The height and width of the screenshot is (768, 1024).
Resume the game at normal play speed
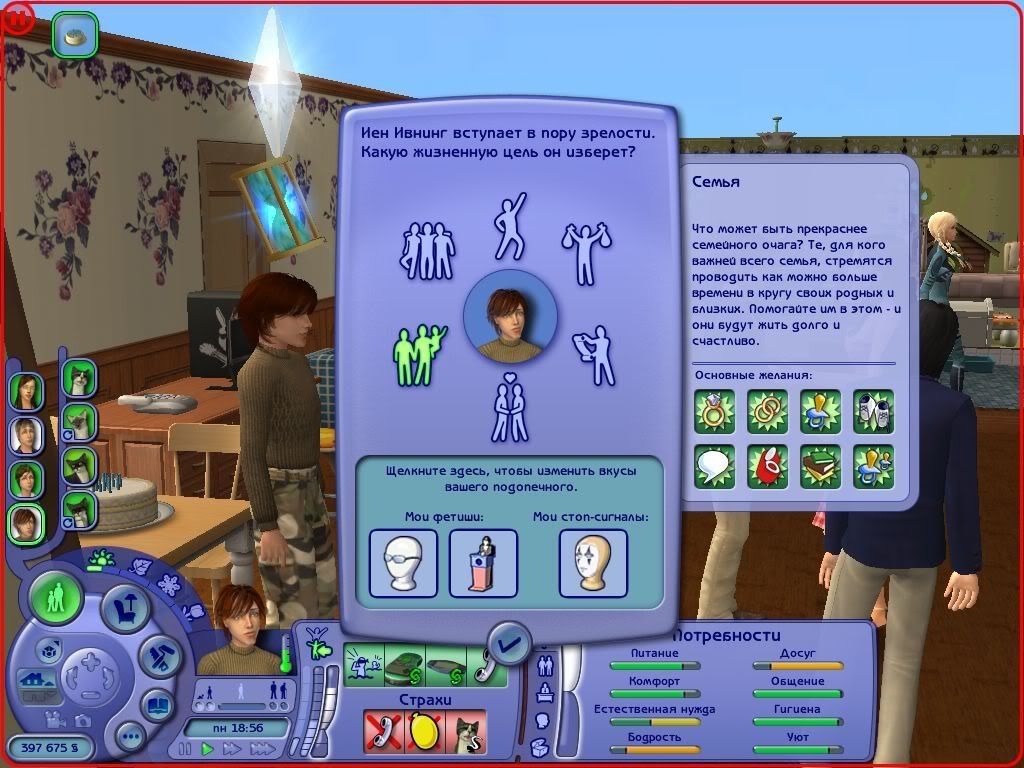tap(208, 748)
